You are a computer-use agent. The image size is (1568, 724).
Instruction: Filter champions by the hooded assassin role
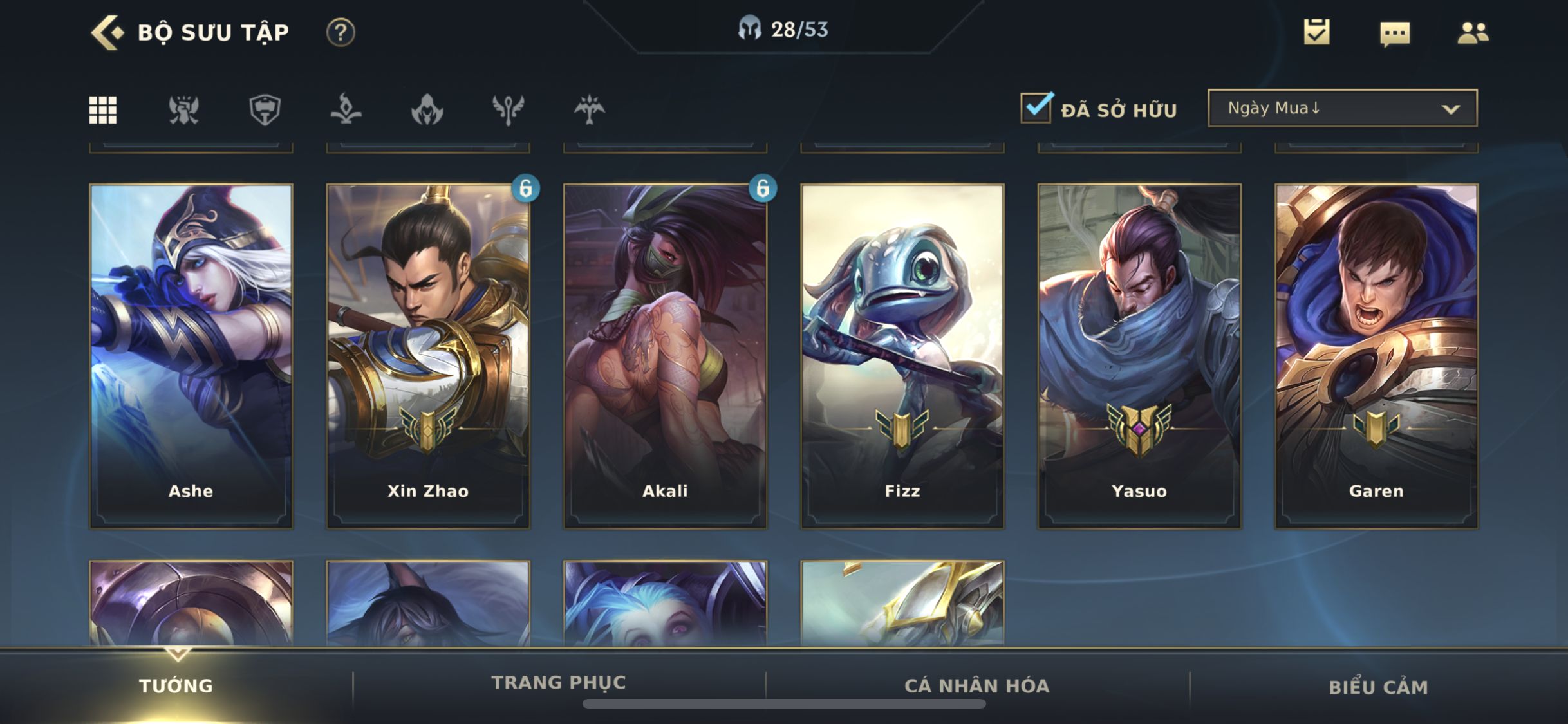427,109
